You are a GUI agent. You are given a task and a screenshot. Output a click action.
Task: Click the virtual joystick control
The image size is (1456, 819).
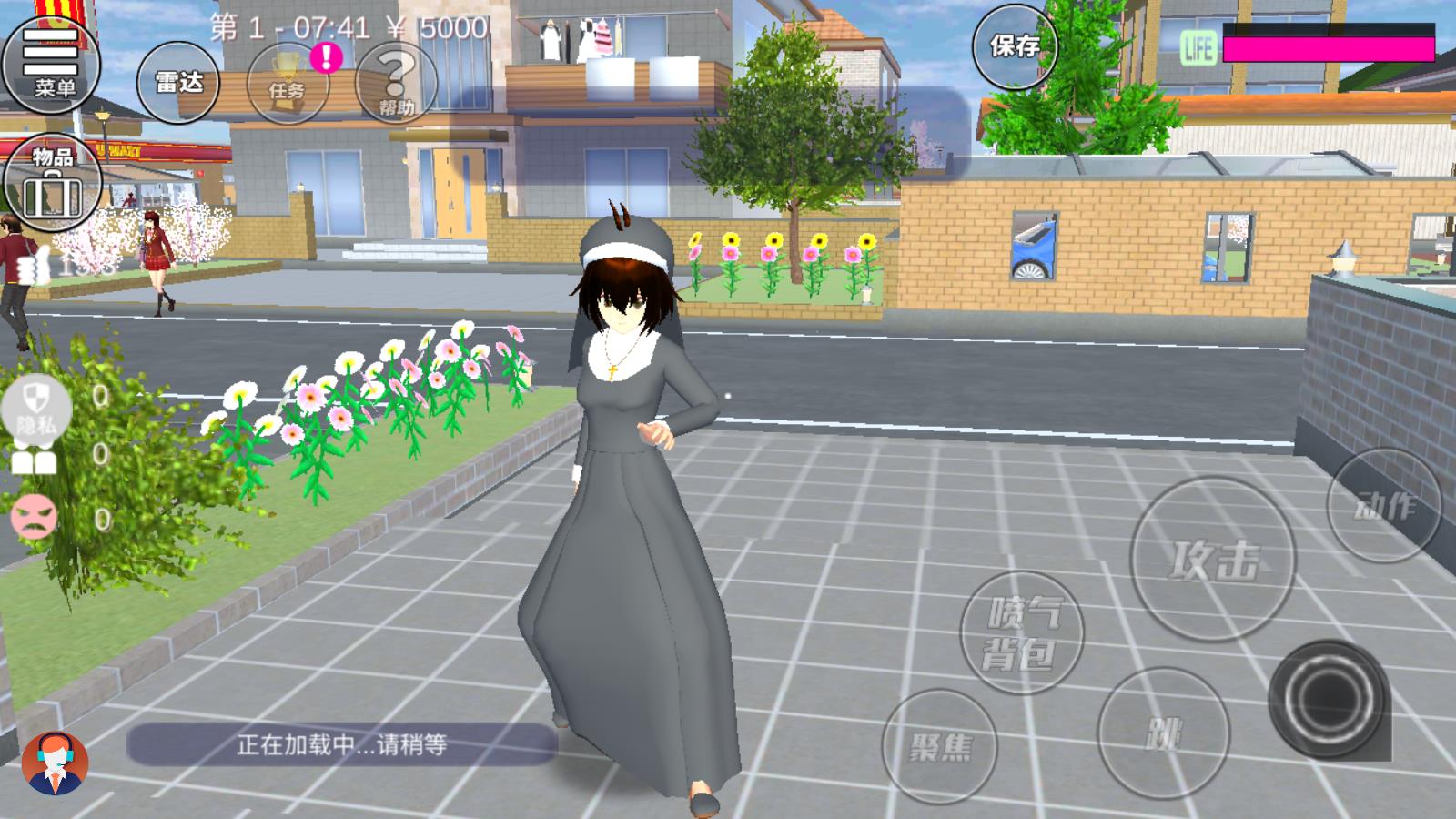pyautogui.click(x=1330, y=699)
